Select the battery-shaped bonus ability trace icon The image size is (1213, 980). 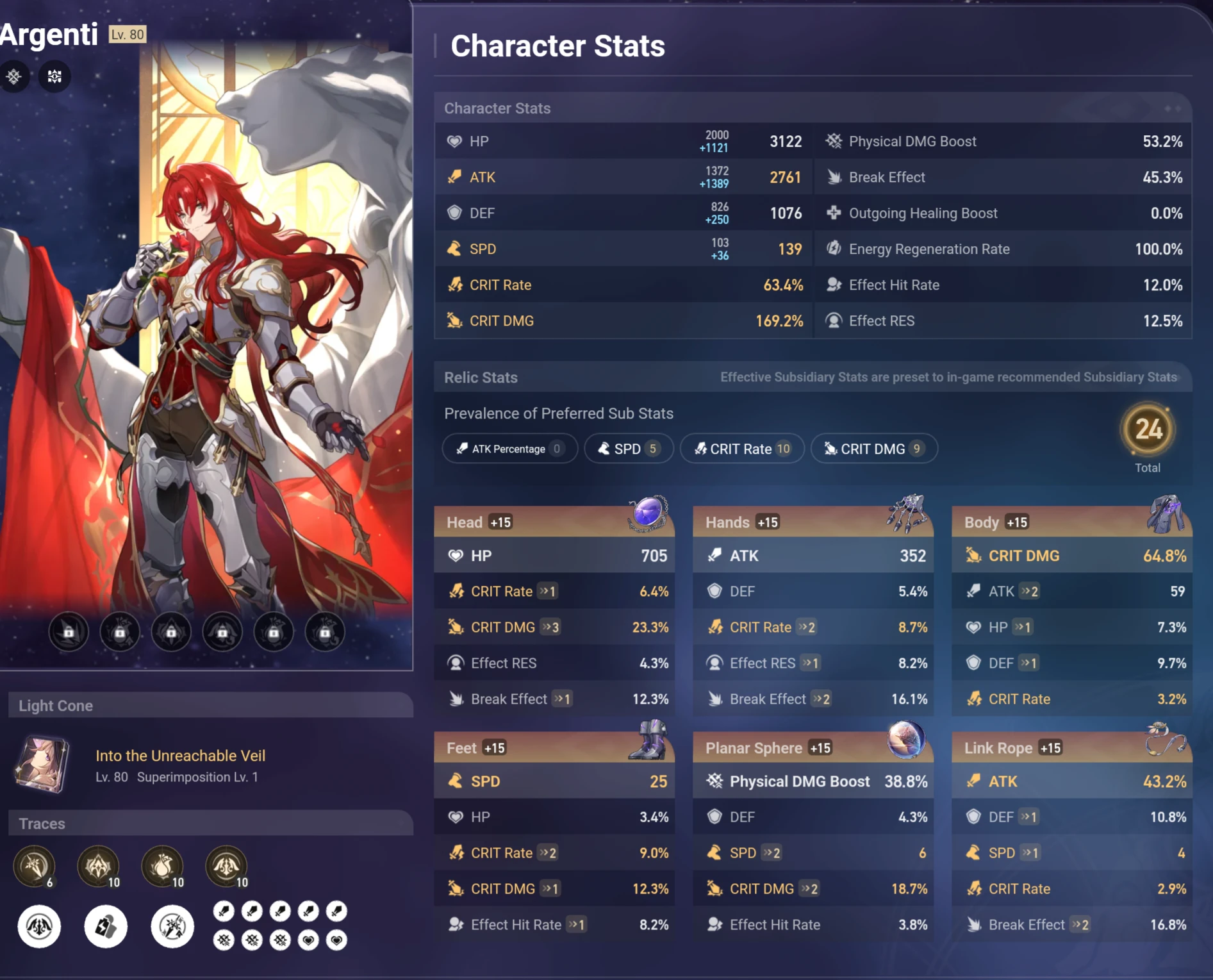coord(106,926)
